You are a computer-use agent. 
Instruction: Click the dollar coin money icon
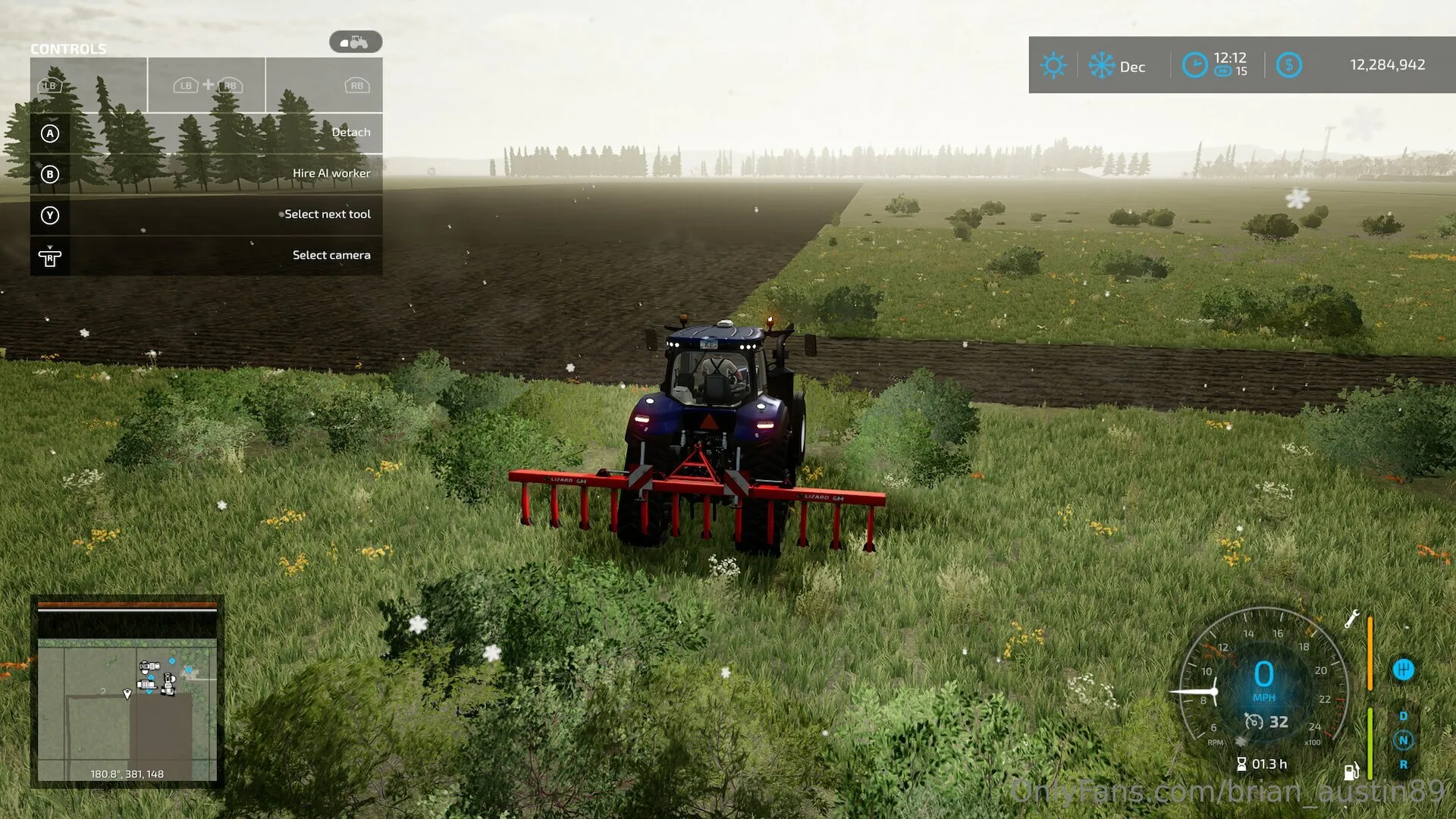(x=1288, y=65)
